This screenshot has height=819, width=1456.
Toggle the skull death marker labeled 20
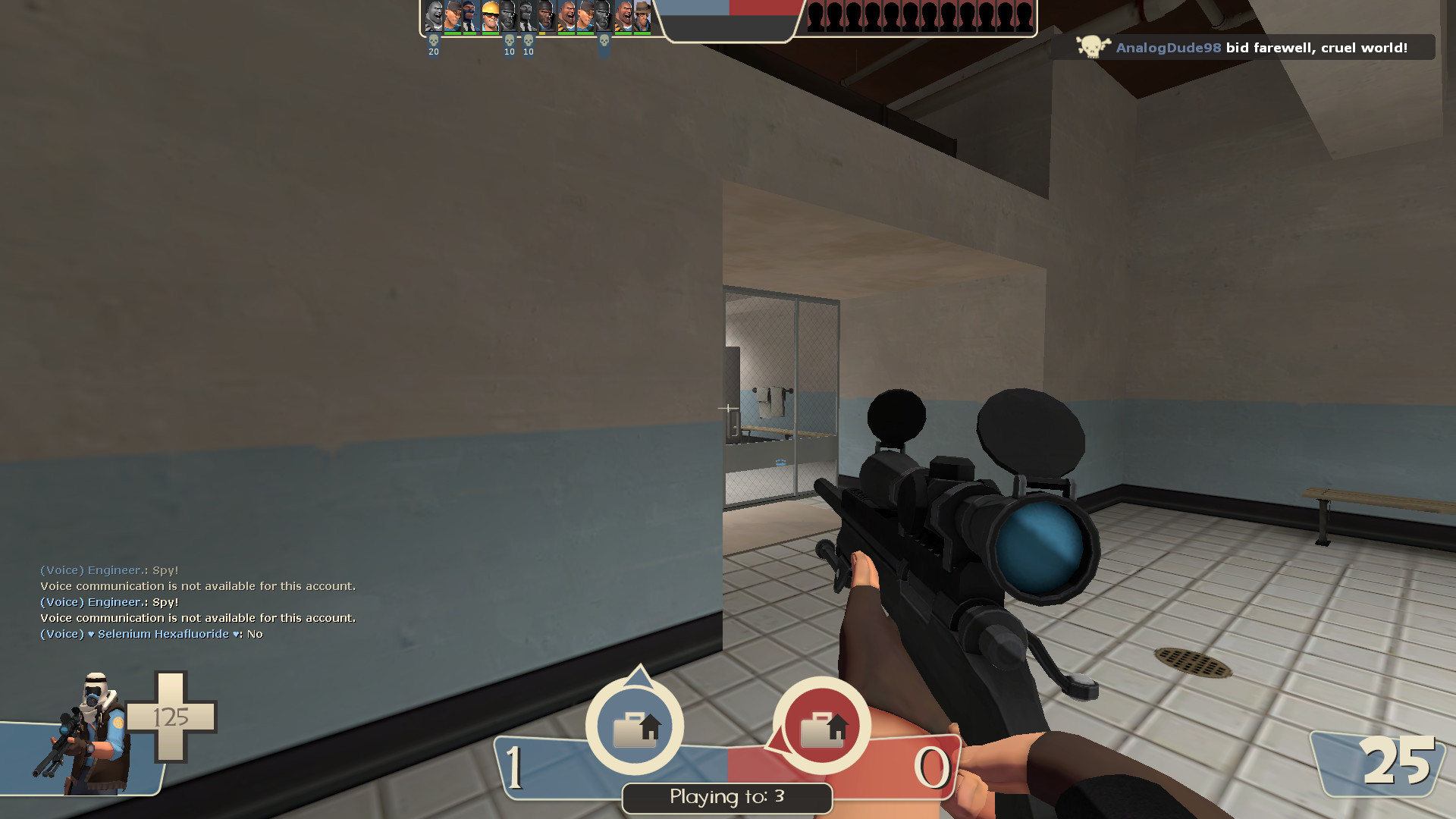point(433,42)
